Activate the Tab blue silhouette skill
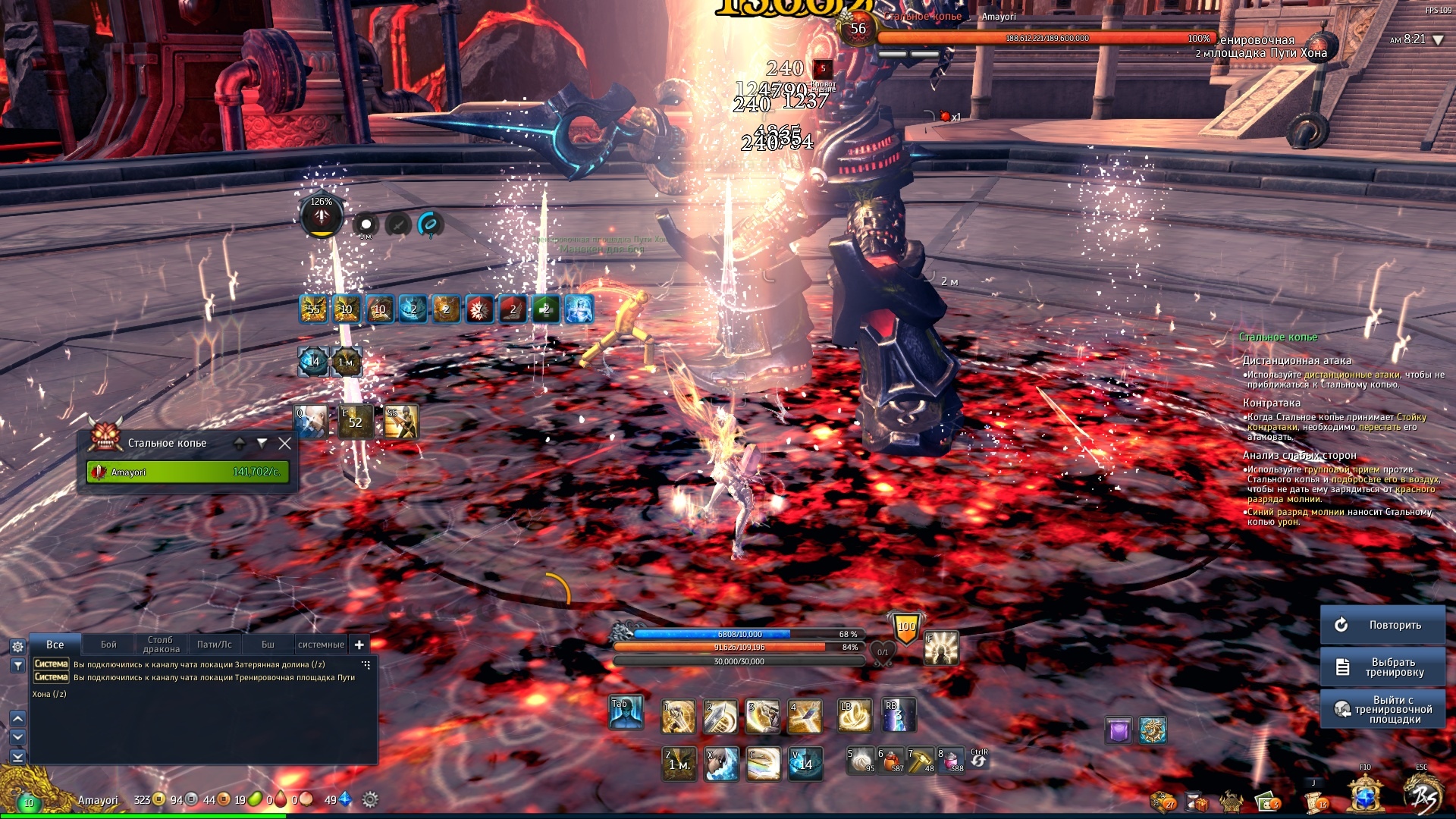This screenshot has height=819, width=1456. point(626,714)
